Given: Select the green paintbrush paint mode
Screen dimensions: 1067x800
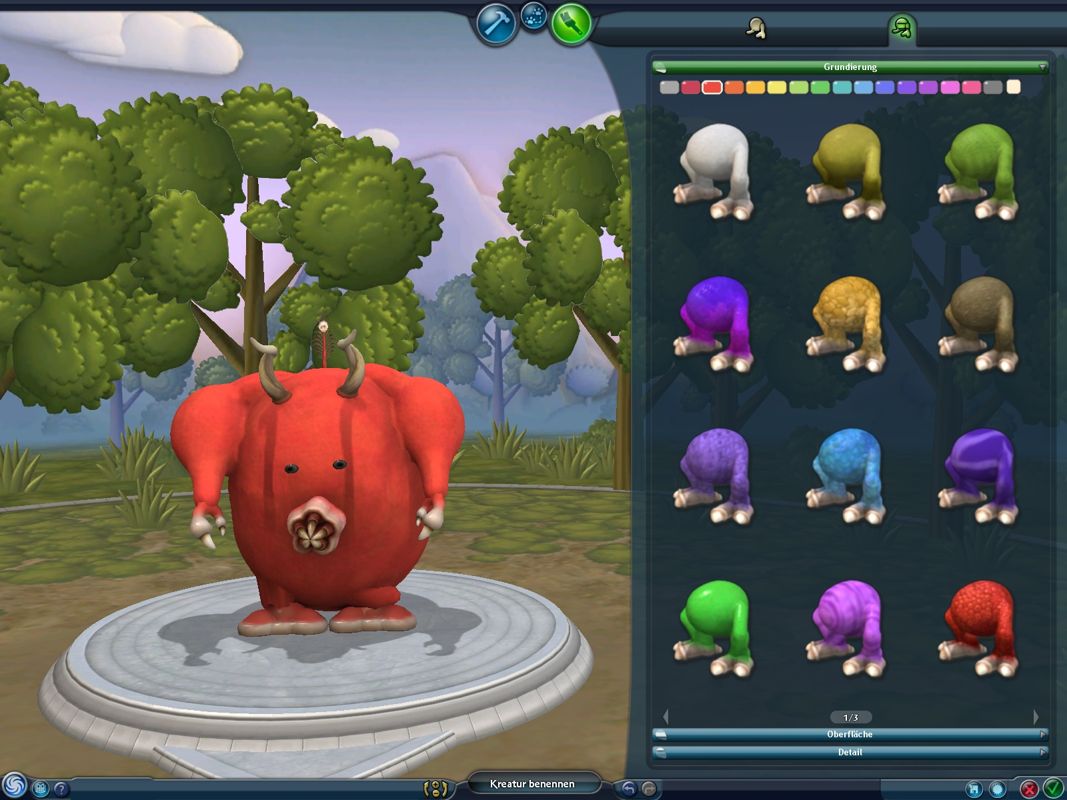Looking at the screenshot, I should click(x=570, y=24).
